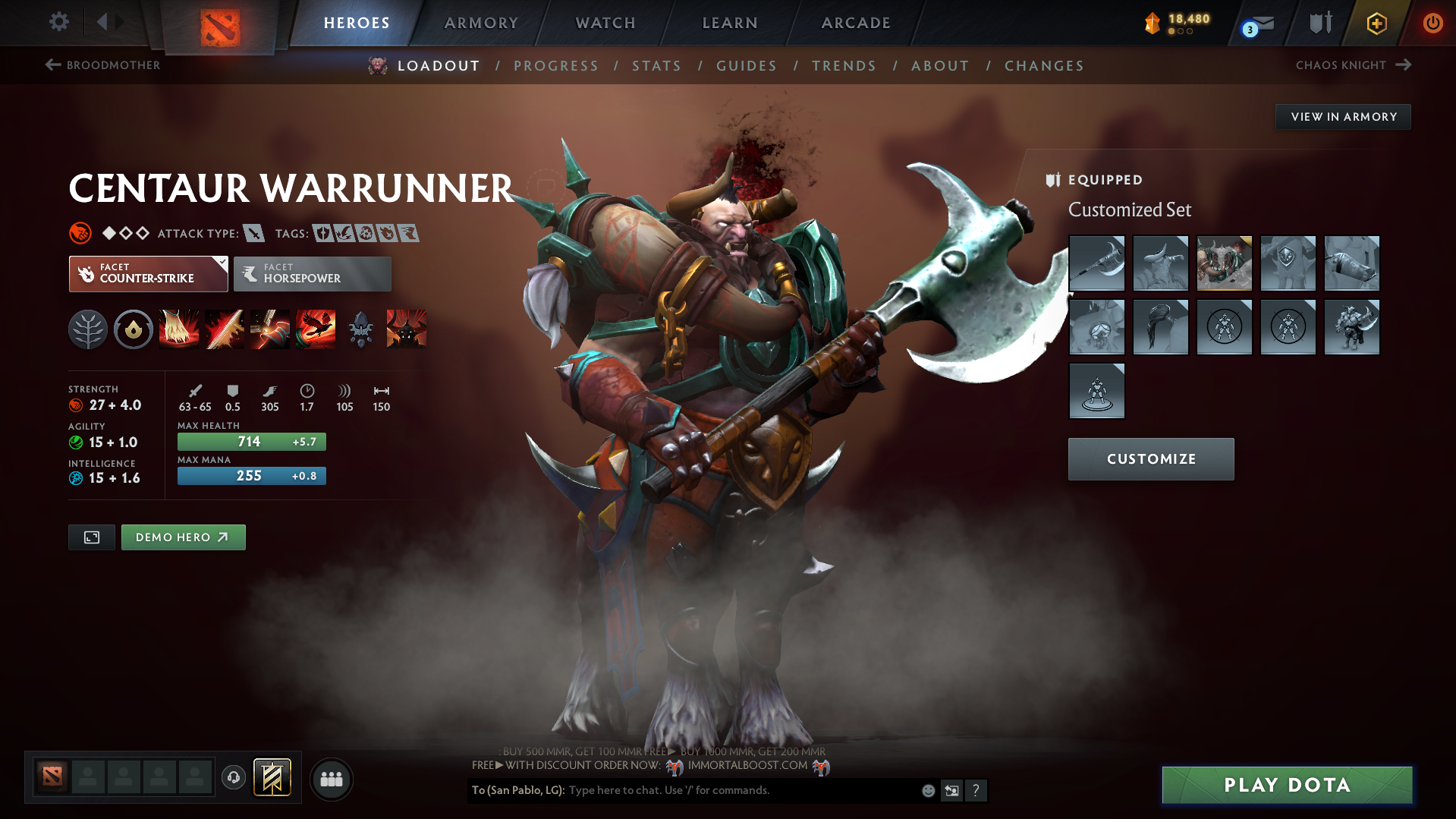This screenshot has height=819, width=1456.
Task: Click the Max Health bar
Action: tap(251, 441)
